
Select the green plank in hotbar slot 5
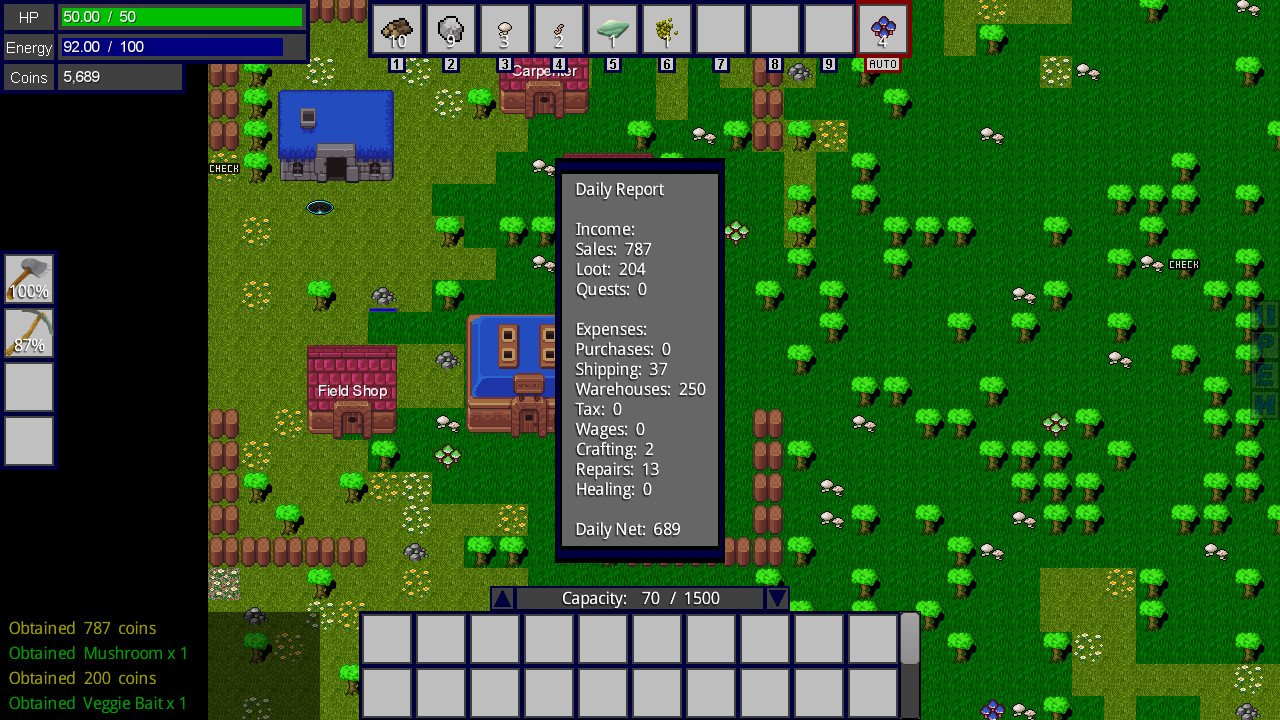point(612,28)
